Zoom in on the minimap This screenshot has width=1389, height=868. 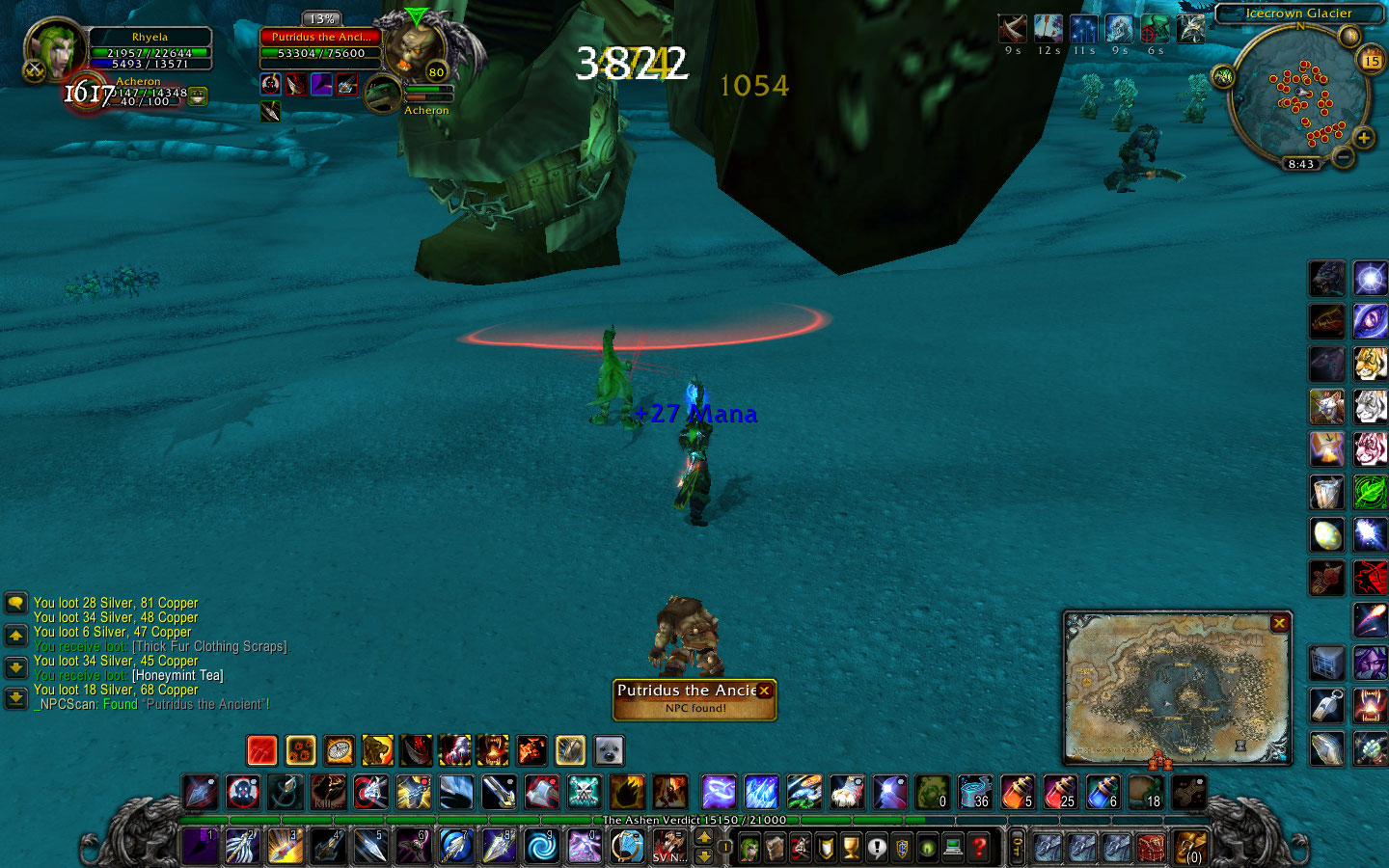1364,138
